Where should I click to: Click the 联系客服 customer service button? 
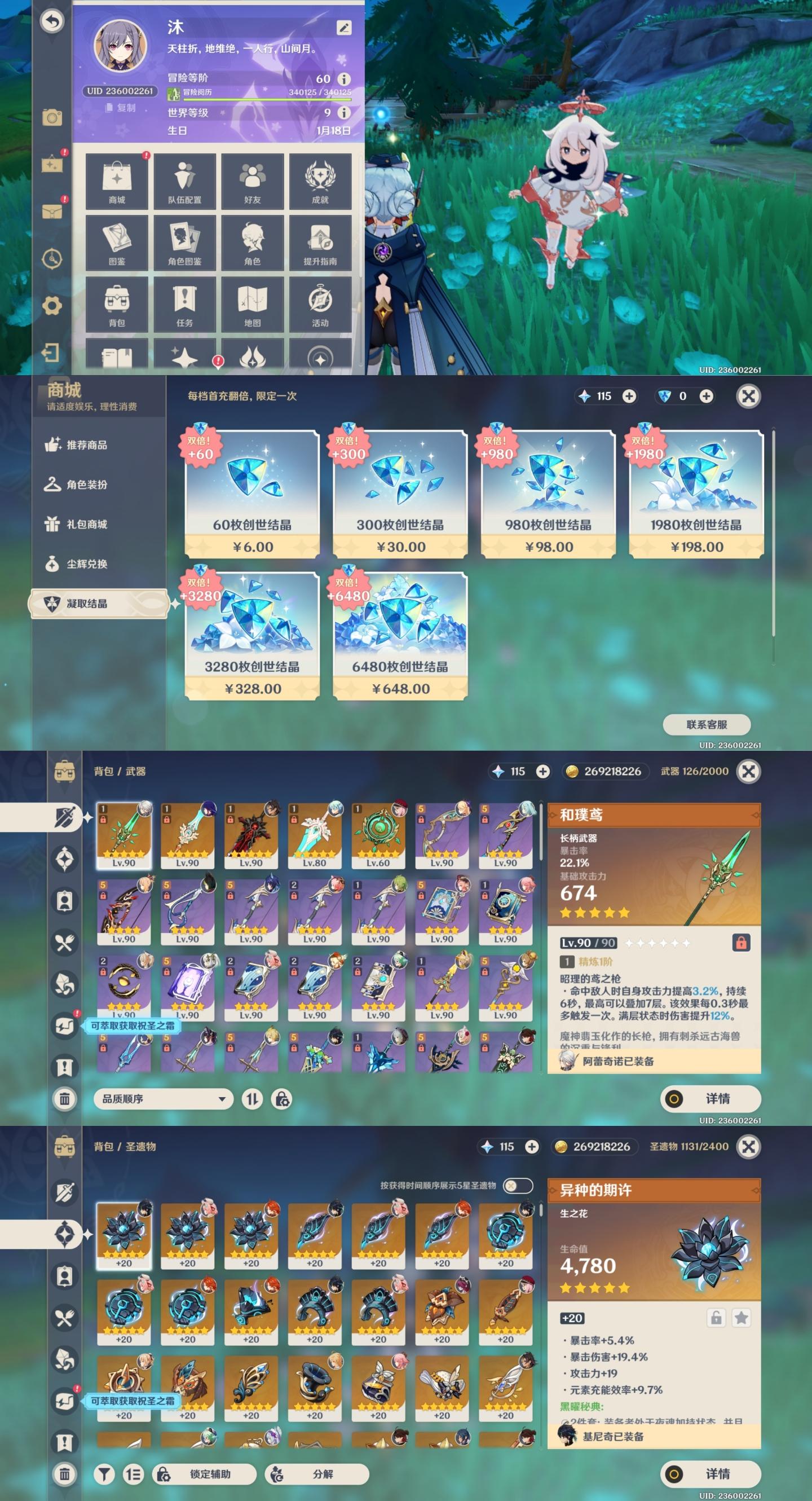(x=706, y=724)
